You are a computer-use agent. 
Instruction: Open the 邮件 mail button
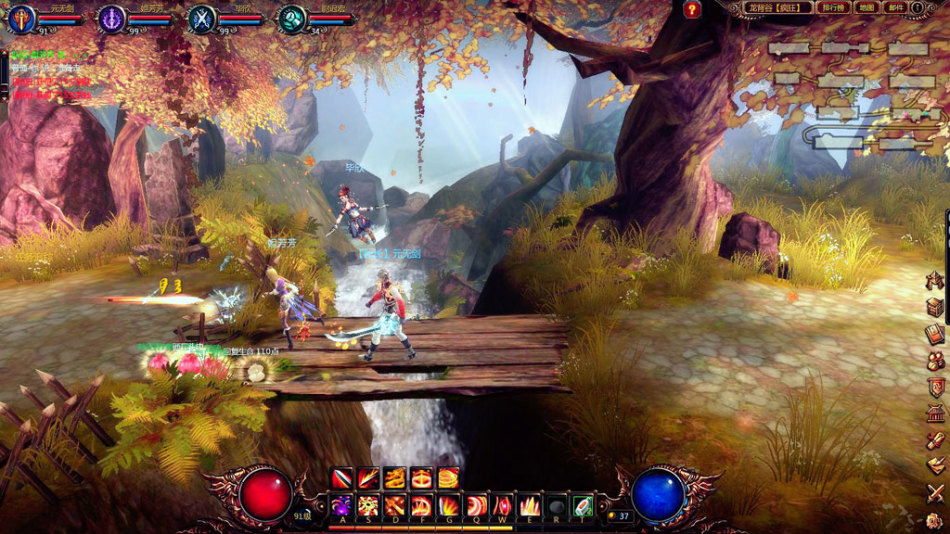pyautogui.click(x=896, y=8)
